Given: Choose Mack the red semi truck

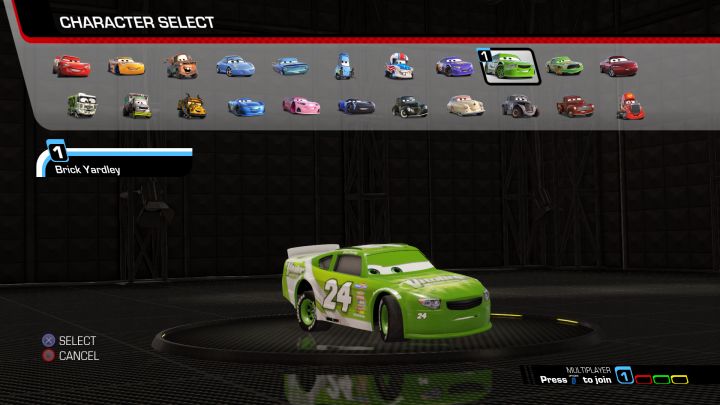Looking at the screenshot, I should tap(628, 104).
